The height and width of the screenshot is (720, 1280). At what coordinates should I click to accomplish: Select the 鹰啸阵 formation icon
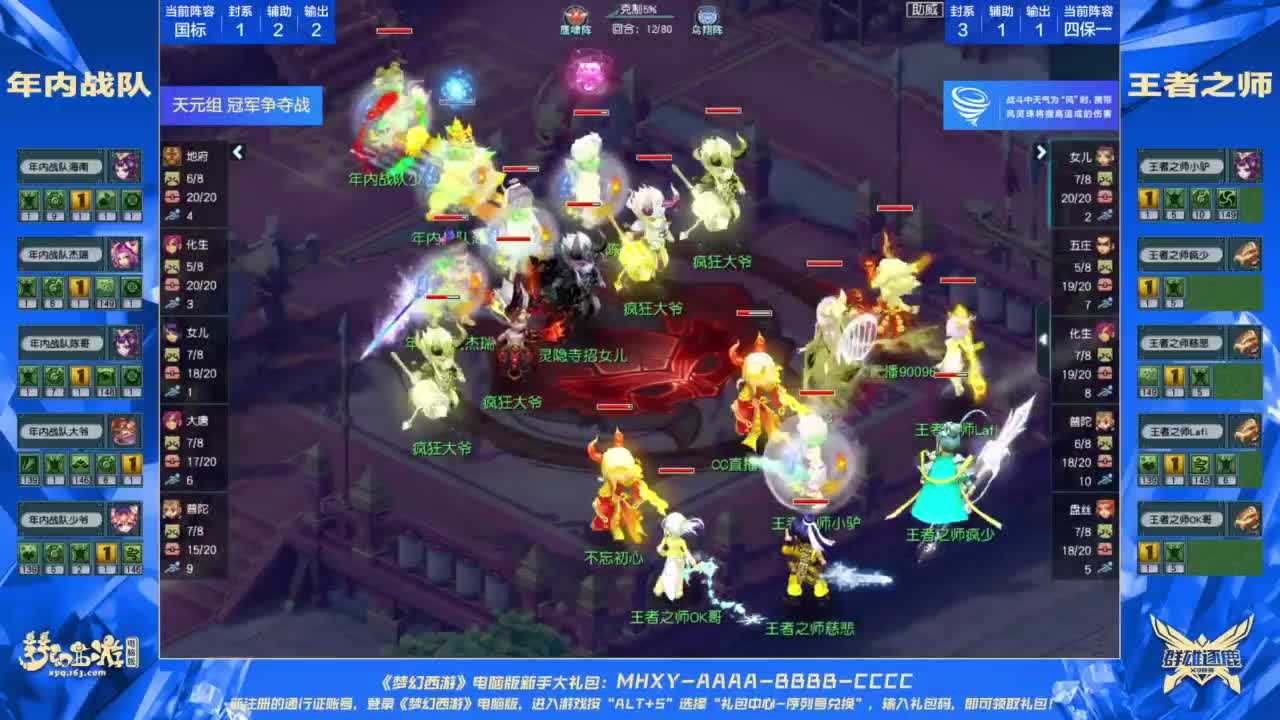coord(575,14)
